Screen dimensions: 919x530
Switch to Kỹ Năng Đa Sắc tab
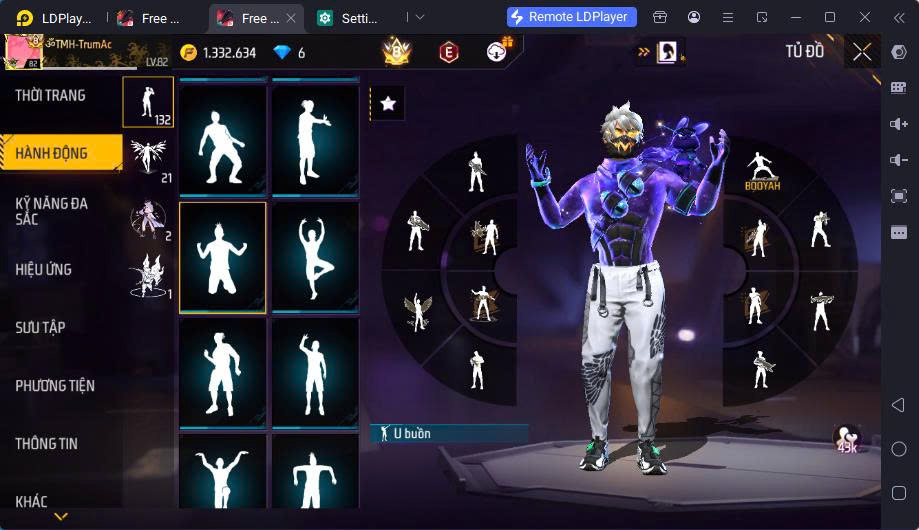52,211
